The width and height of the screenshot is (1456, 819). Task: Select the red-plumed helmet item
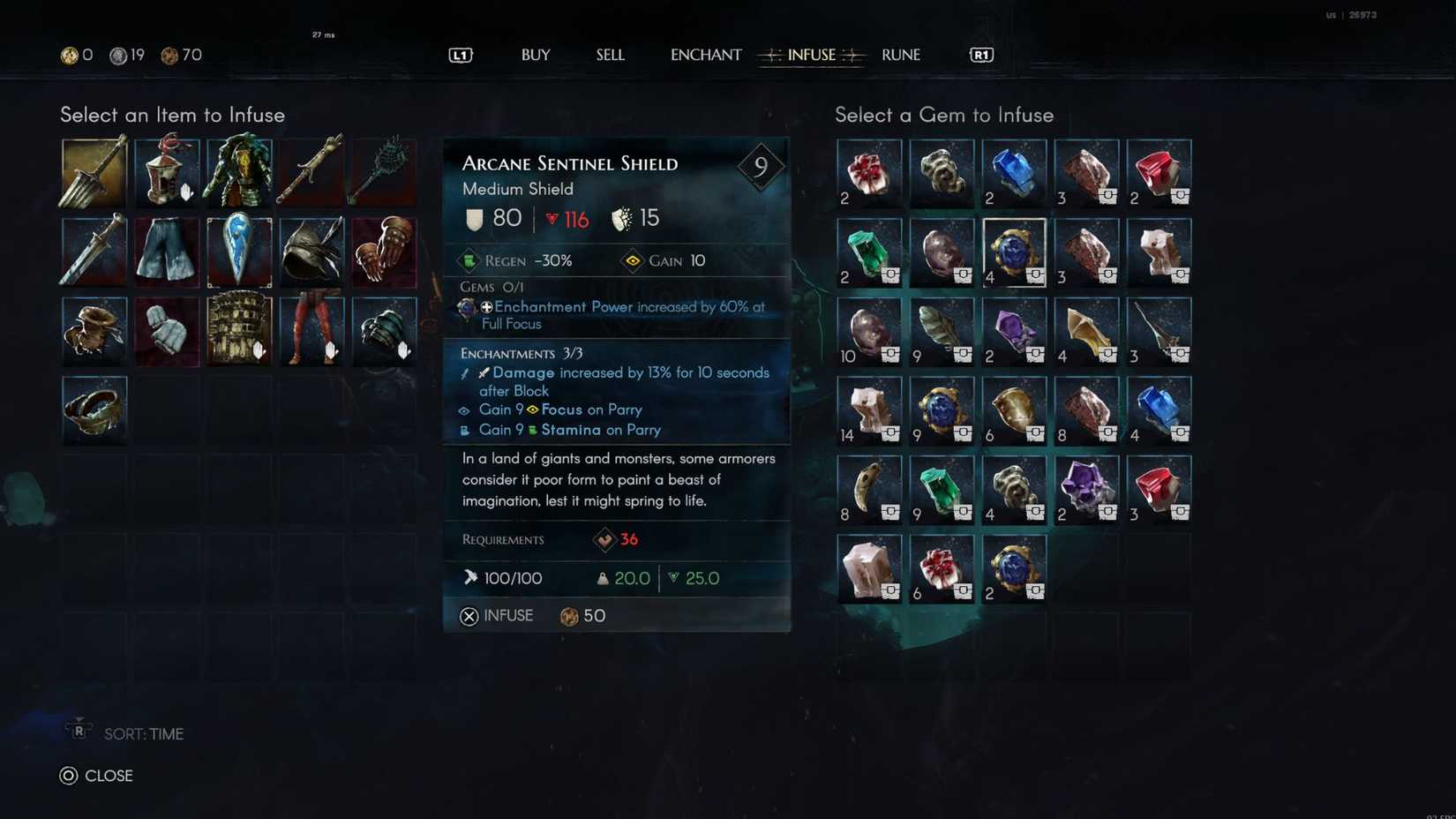pos(167,172)
